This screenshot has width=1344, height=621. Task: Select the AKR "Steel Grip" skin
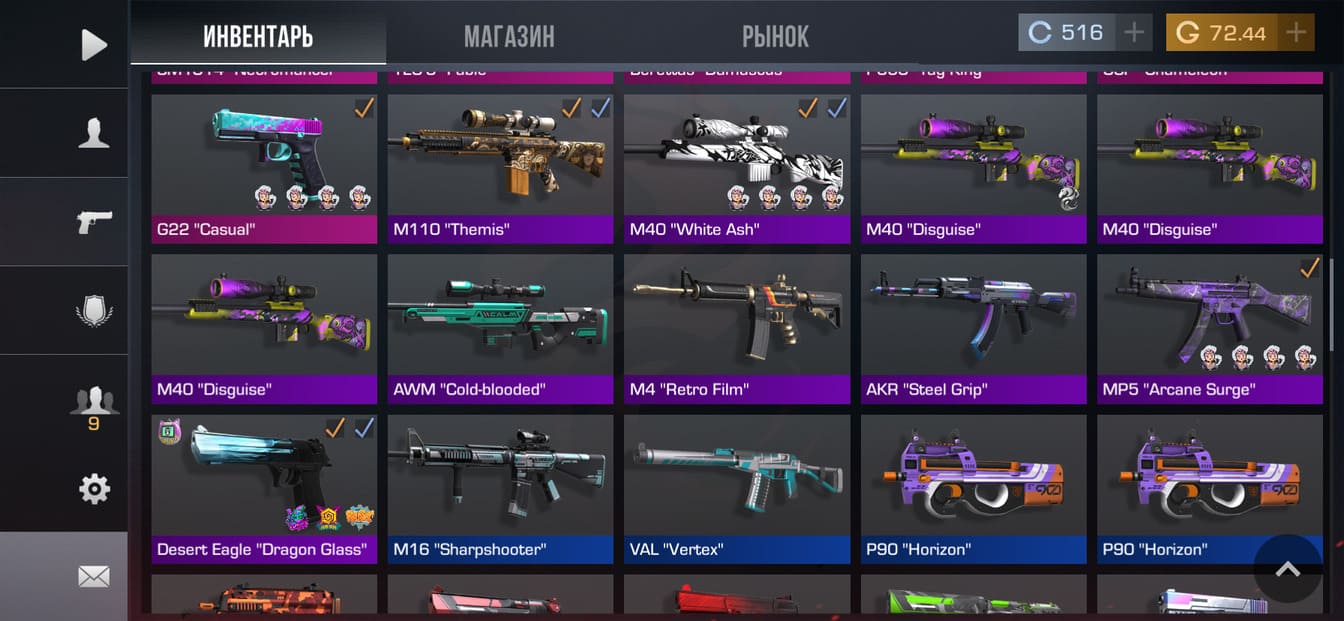[973, 328]
